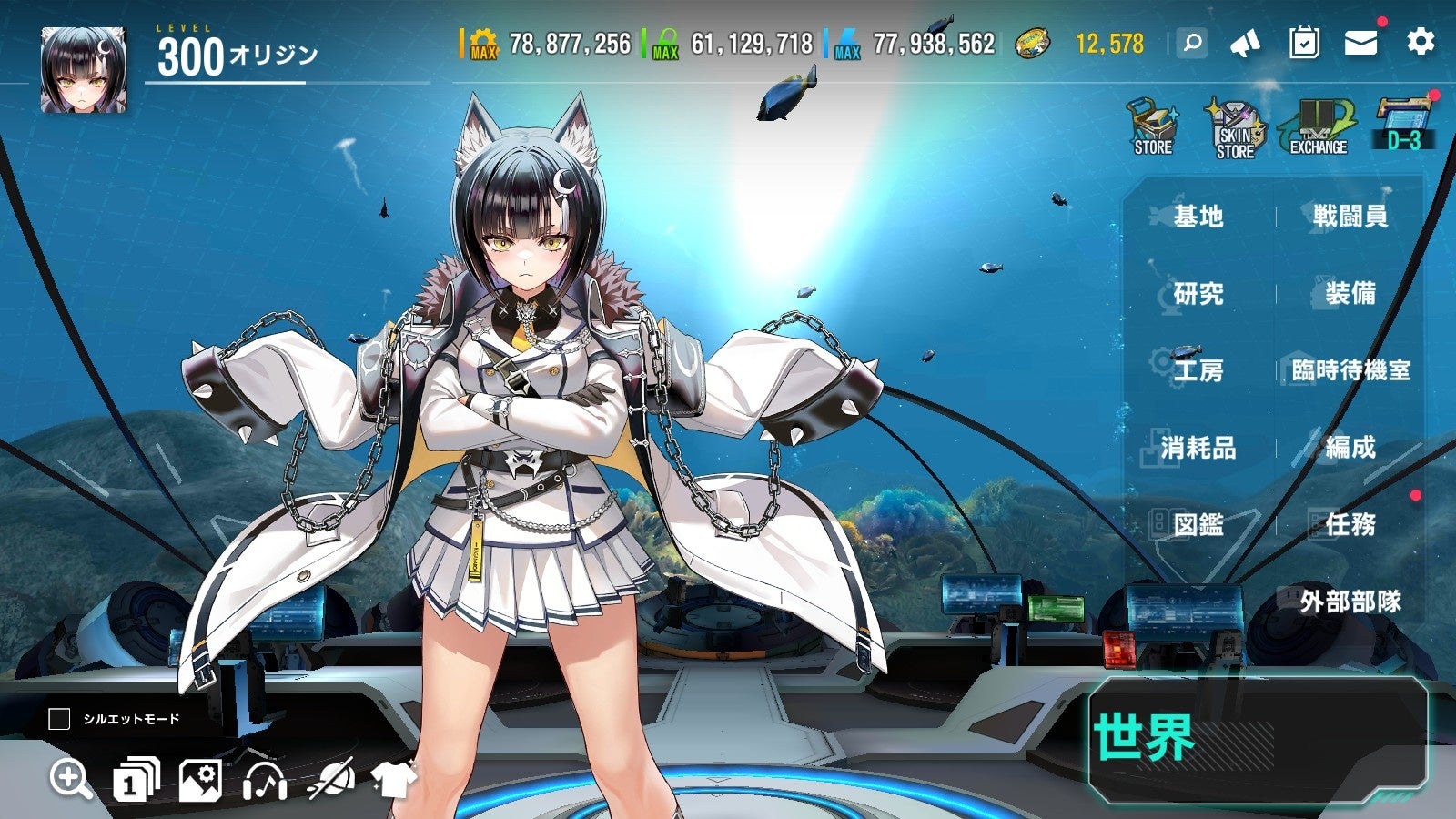Open the 装備 equipment menu
The image size is (1456, 819).
[x=1350, y=294]
